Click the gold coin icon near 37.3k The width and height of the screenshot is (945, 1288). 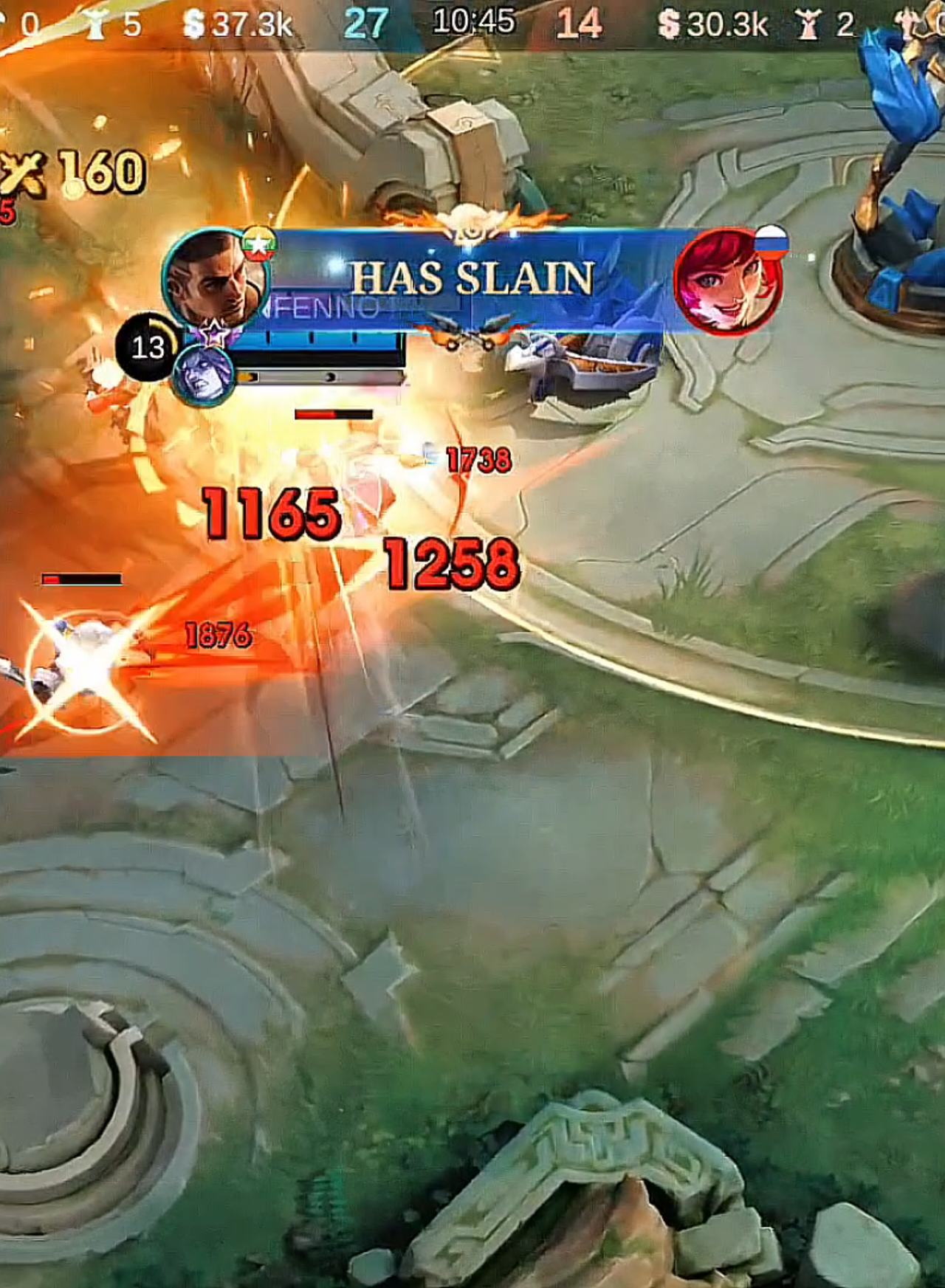pos(193,22)
